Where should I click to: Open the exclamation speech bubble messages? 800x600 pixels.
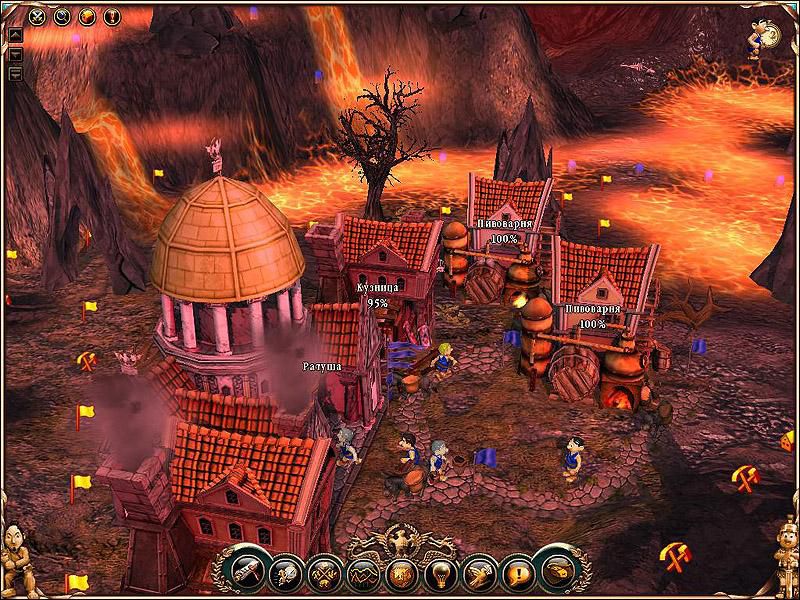[514, 573]
